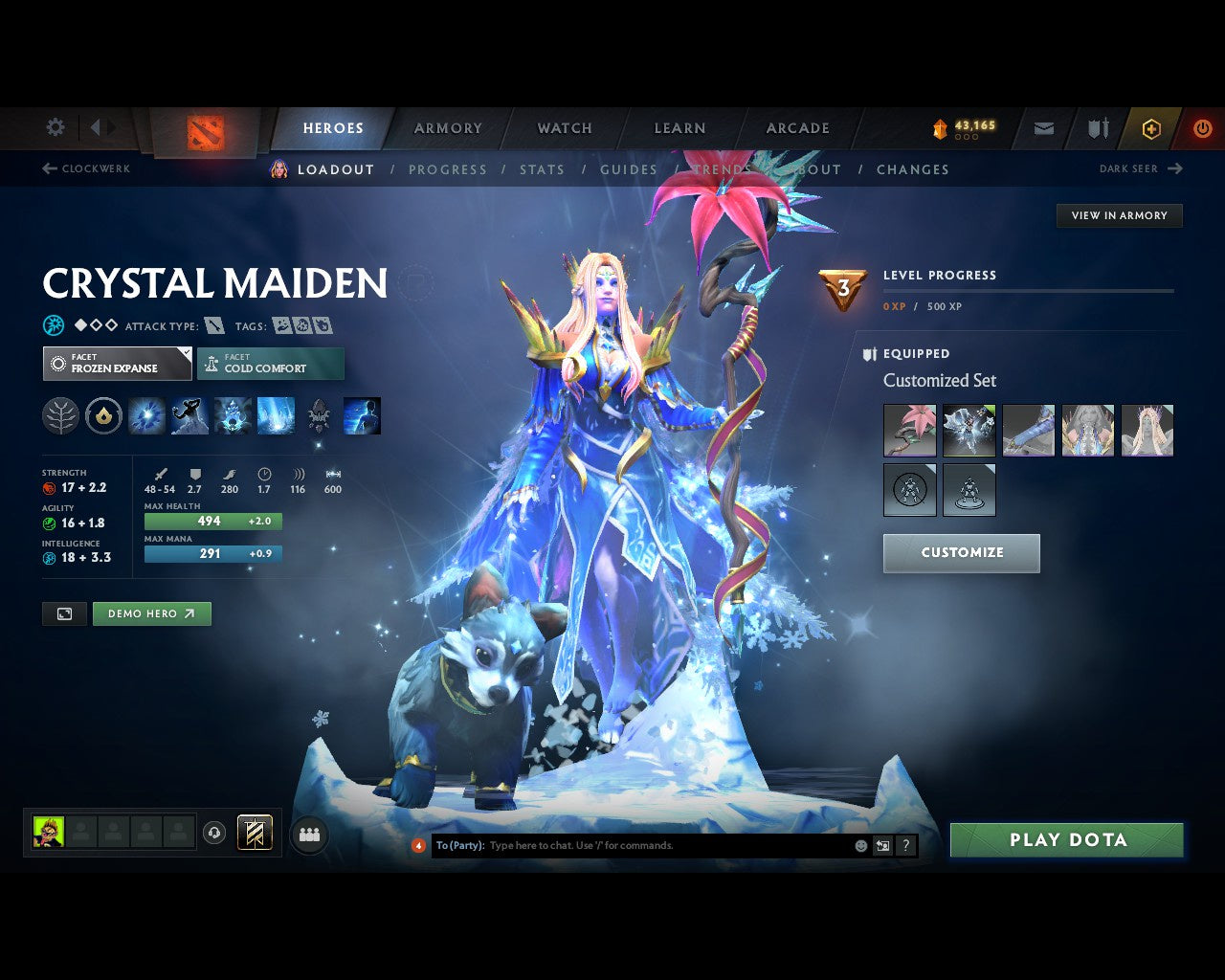Screen dimensions: 1225x980
Task: Select the Frozen Expanse facet
Action: (117, 364)
